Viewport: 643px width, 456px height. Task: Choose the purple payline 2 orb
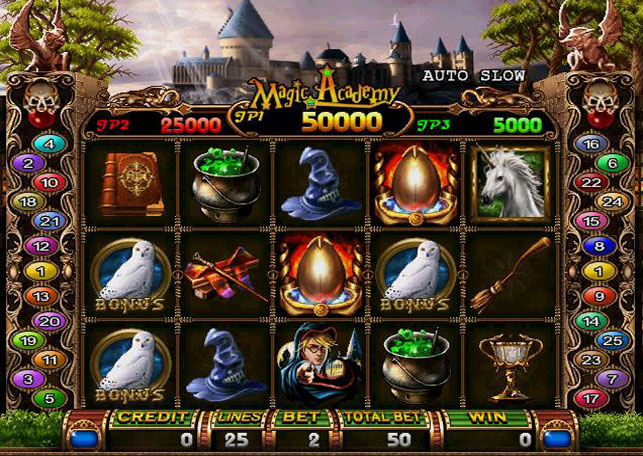(x=28, y=163)
